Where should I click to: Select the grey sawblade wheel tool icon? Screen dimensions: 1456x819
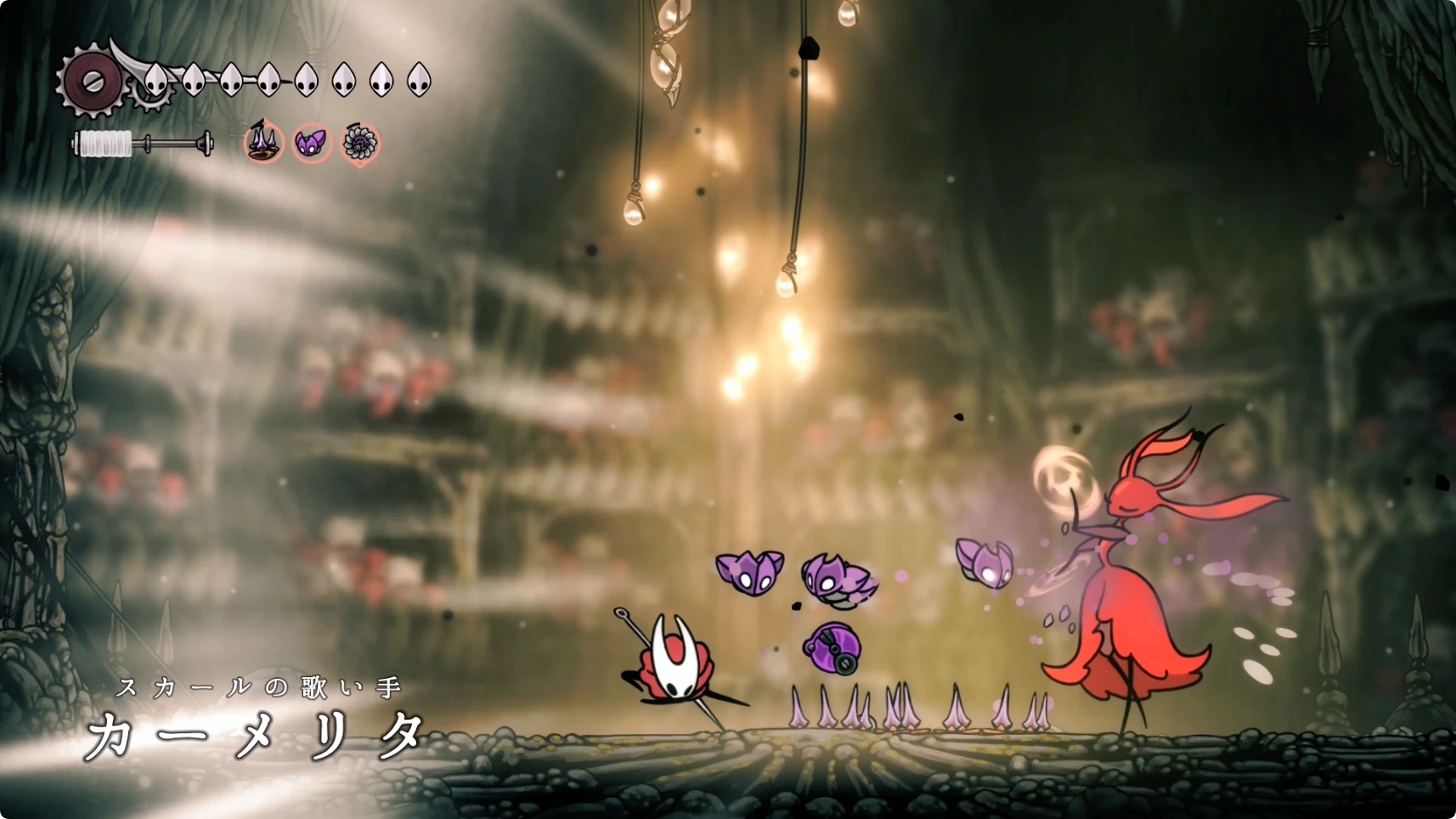pos(360,144)
